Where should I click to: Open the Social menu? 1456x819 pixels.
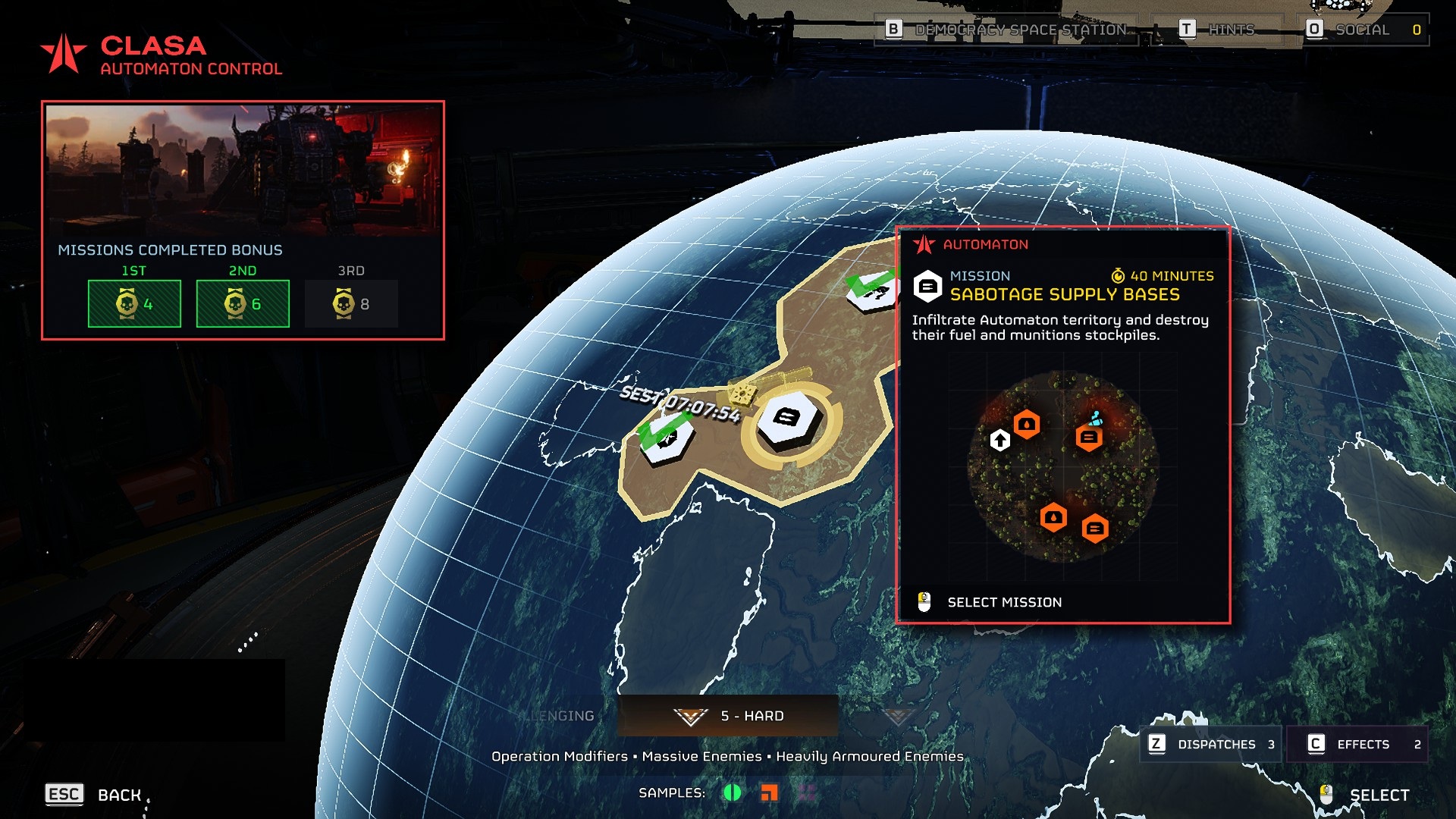(1363, 30)
